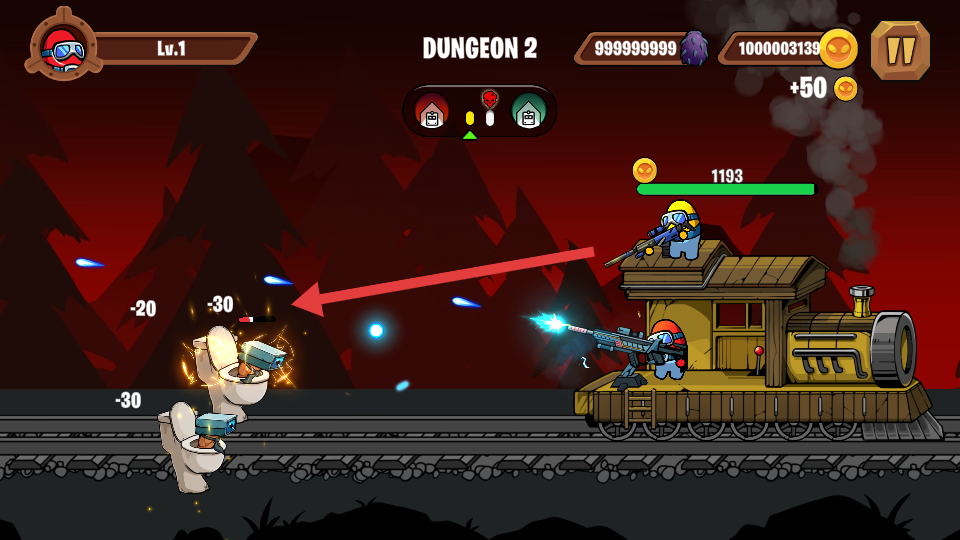
Task: Tap the gold skull coin currency icon
Action: tap(838, 48)
